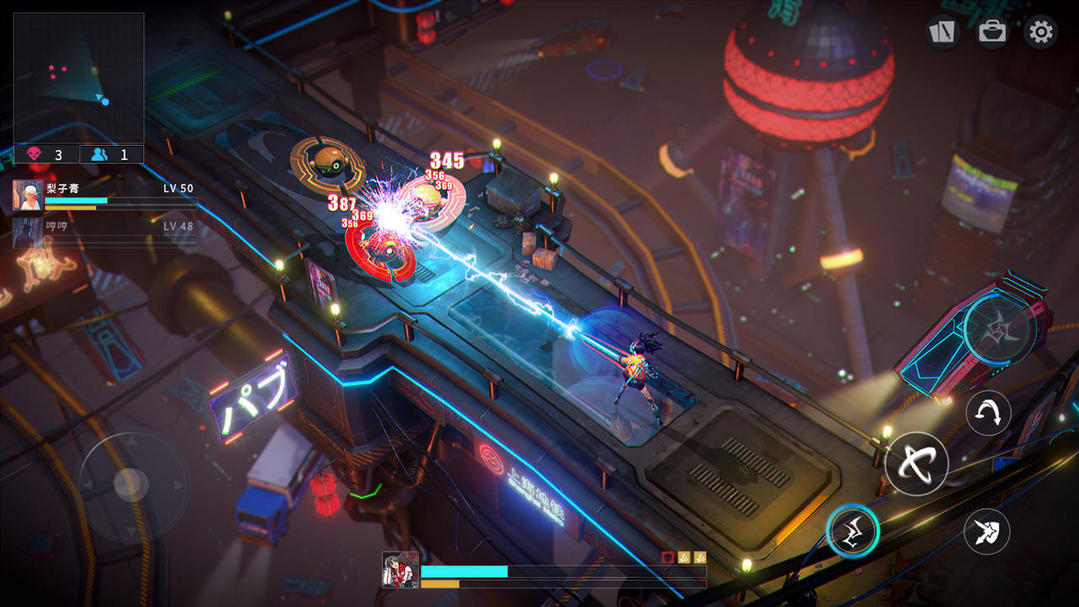This screenshot has height=607, width=1079.
Task: Select the LV 48 teammate portrait
Action: pos(27,233)
